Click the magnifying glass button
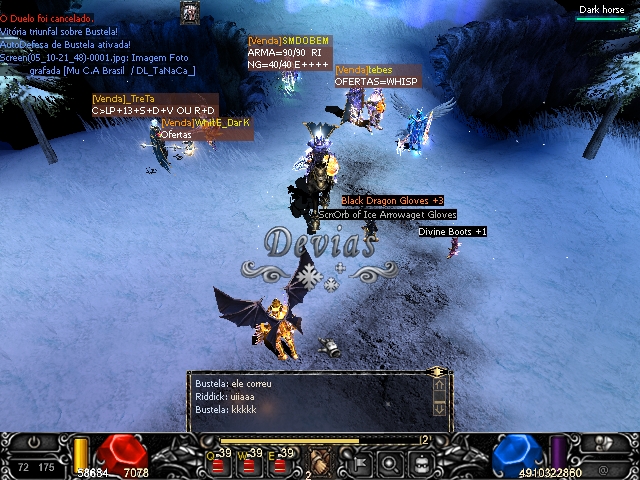 [x=390, y=463]
